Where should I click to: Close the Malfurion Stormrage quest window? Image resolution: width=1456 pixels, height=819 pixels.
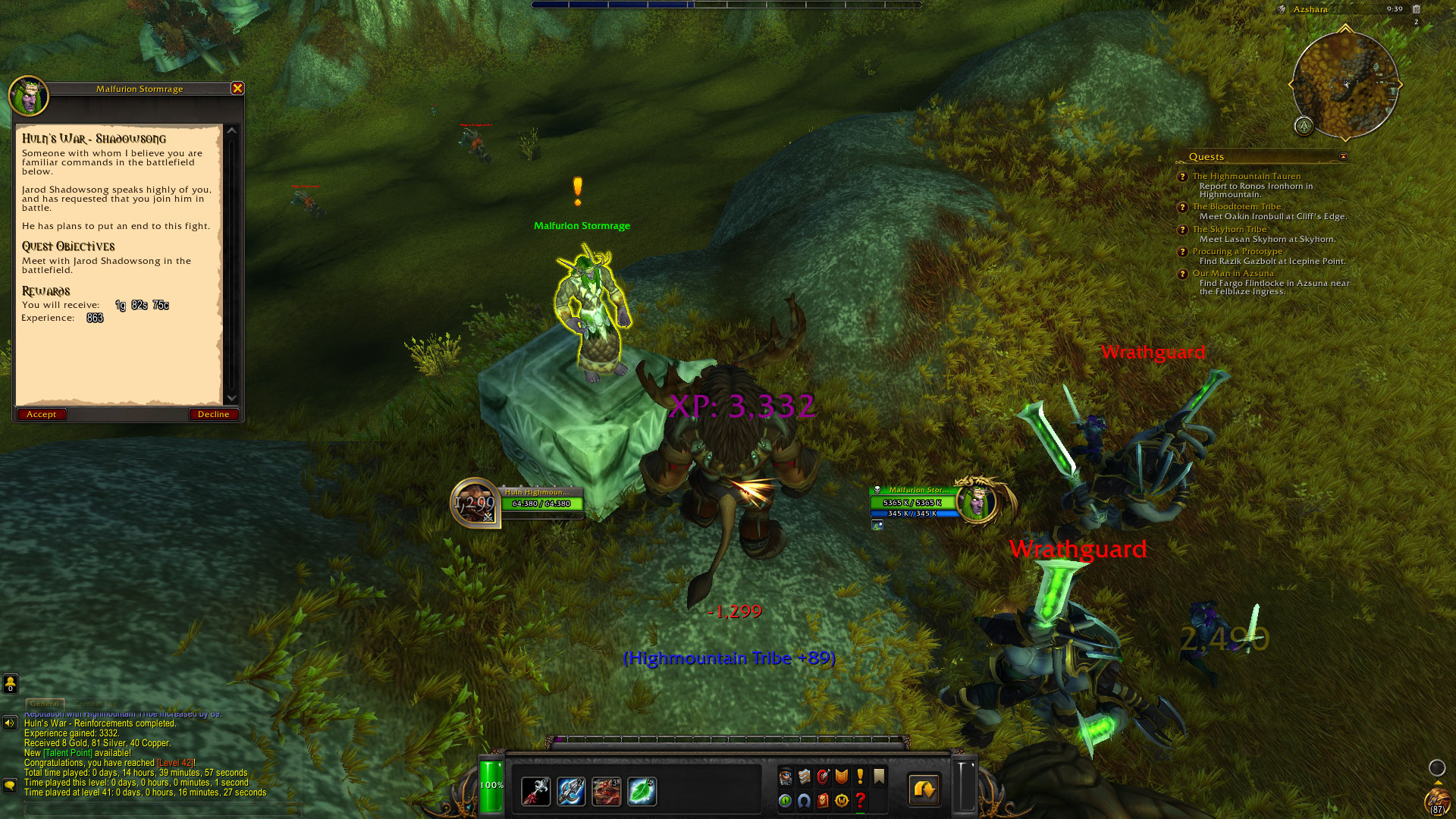[x=237, y=88]
